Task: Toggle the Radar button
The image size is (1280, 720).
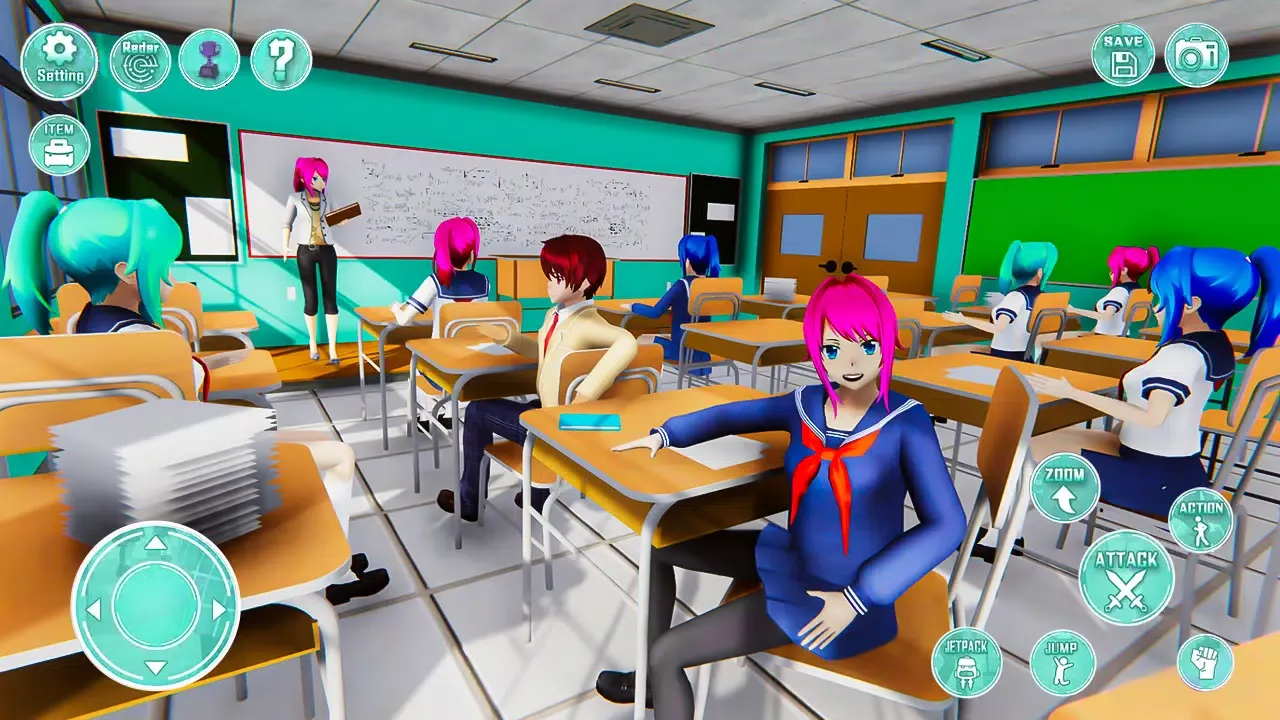Action: coord(140,61)
